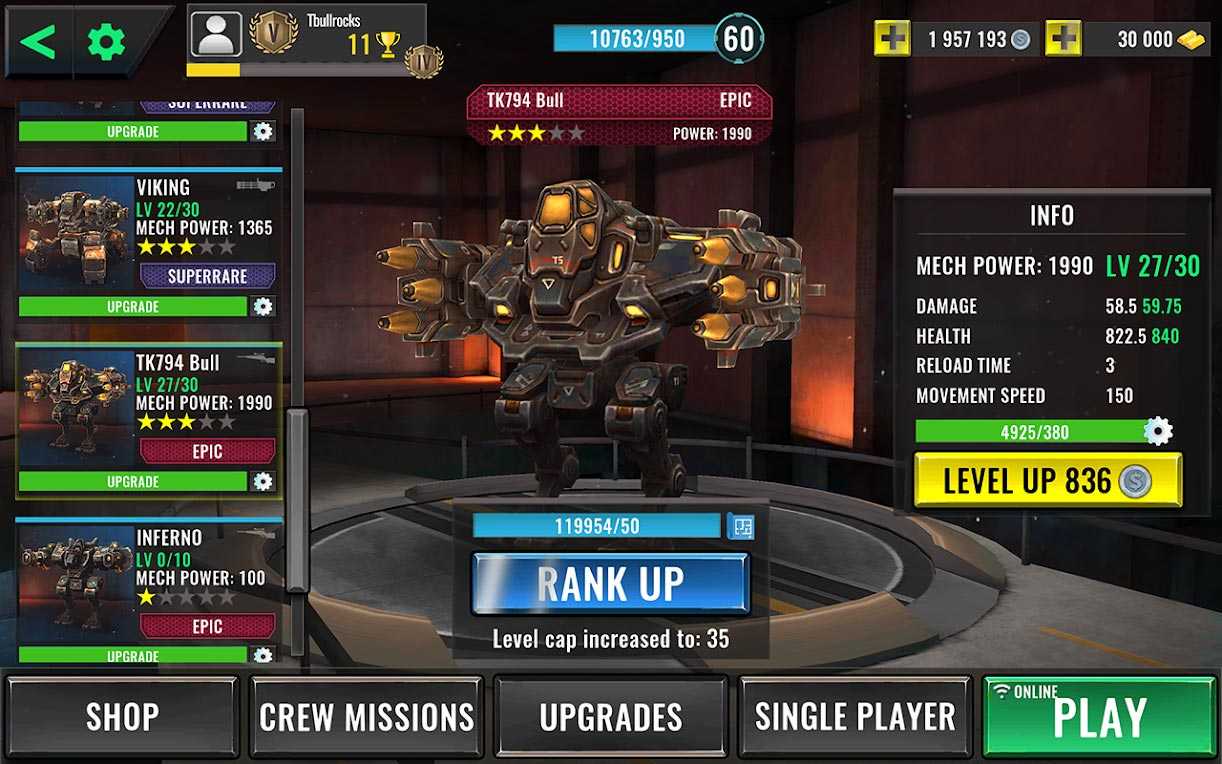This screenshot has width=1222, height=764.
Task: Open the Tbullrocks player profile
Action: pyautogui.click(x=216, y=35)
